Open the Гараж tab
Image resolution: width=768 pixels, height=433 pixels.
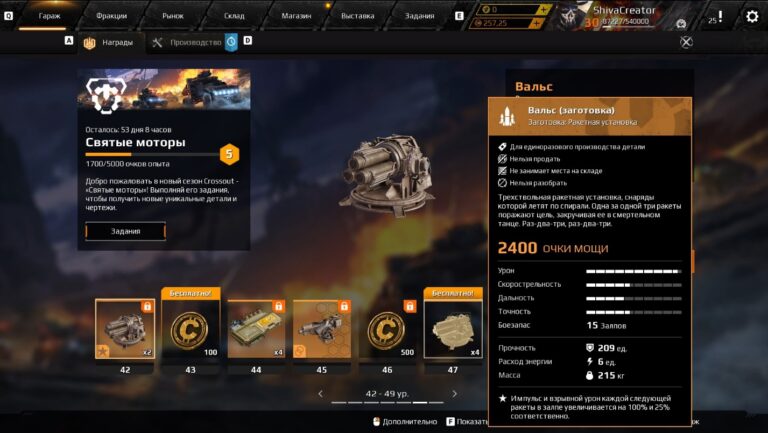[x=49, y=16]
